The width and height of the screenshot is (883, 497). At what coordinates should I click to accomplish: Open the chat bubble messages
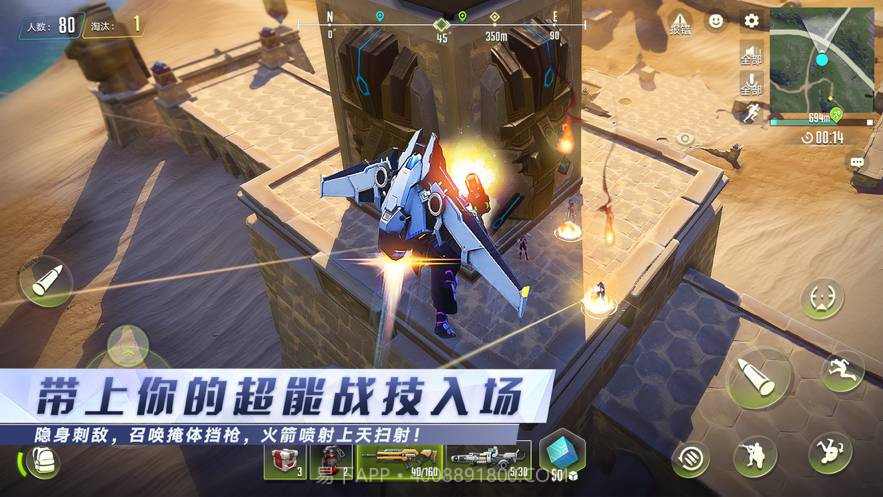[x=857, y=161]
